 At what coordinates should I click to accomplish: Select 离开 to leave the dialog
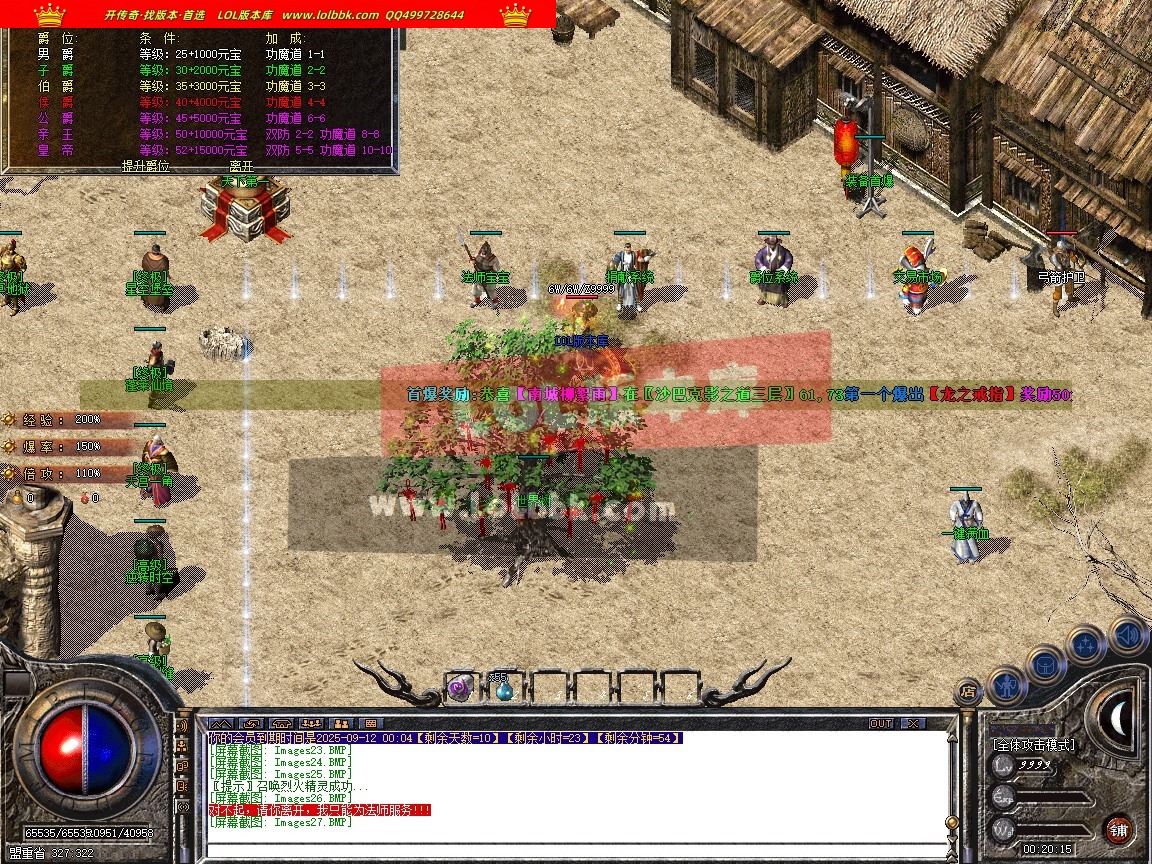pyautogui.click(x=241, y=166)
